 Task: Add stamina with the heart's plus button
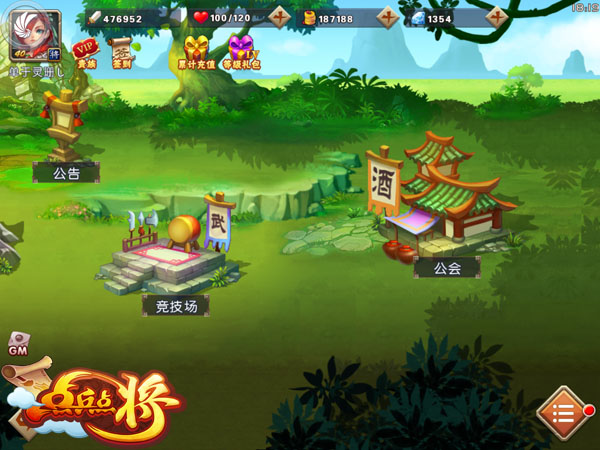tap(281, 18)
